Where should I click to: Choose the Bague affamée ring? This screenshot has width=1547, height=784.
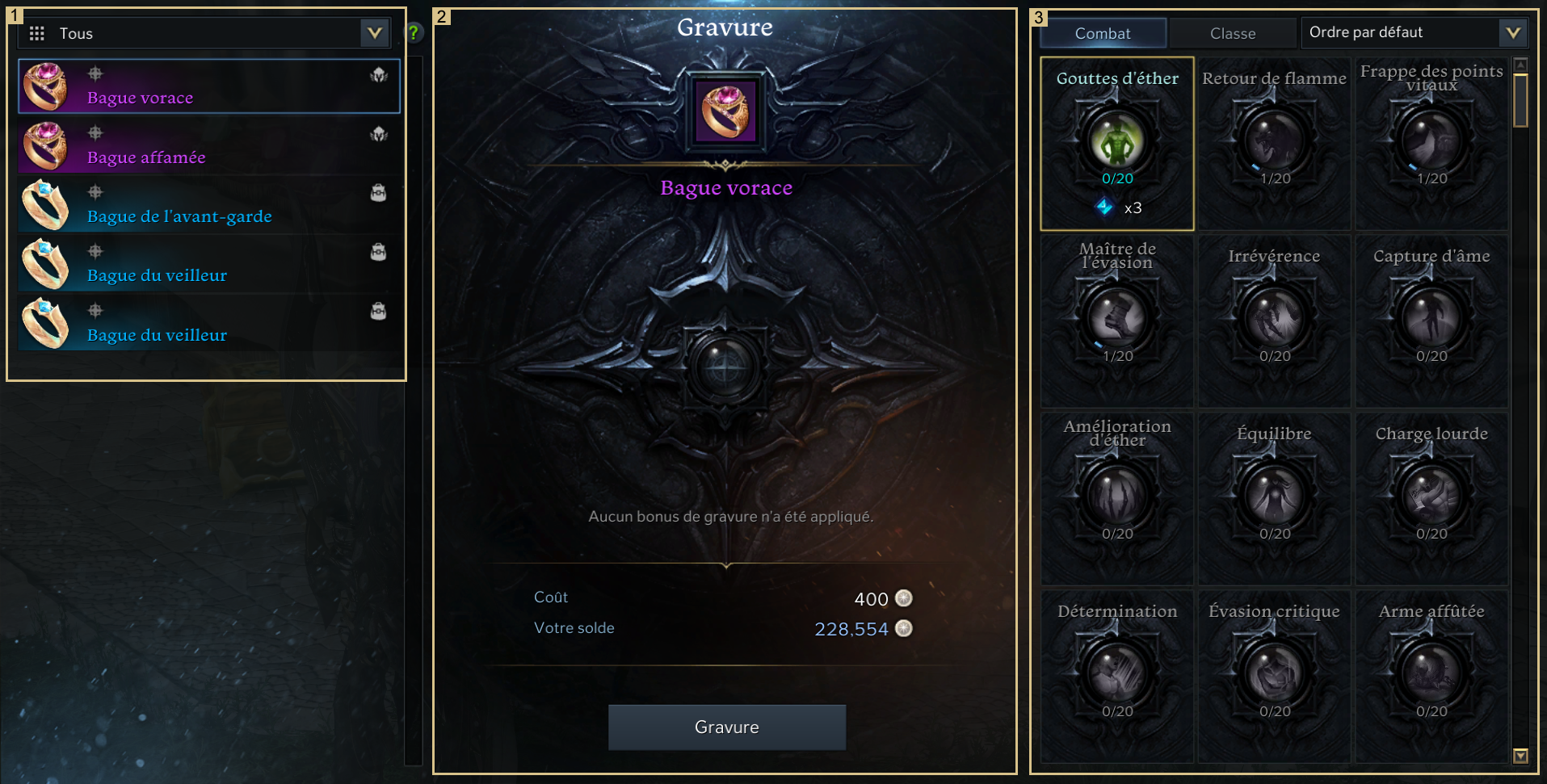pyautogui.click(x=208, y=146)
